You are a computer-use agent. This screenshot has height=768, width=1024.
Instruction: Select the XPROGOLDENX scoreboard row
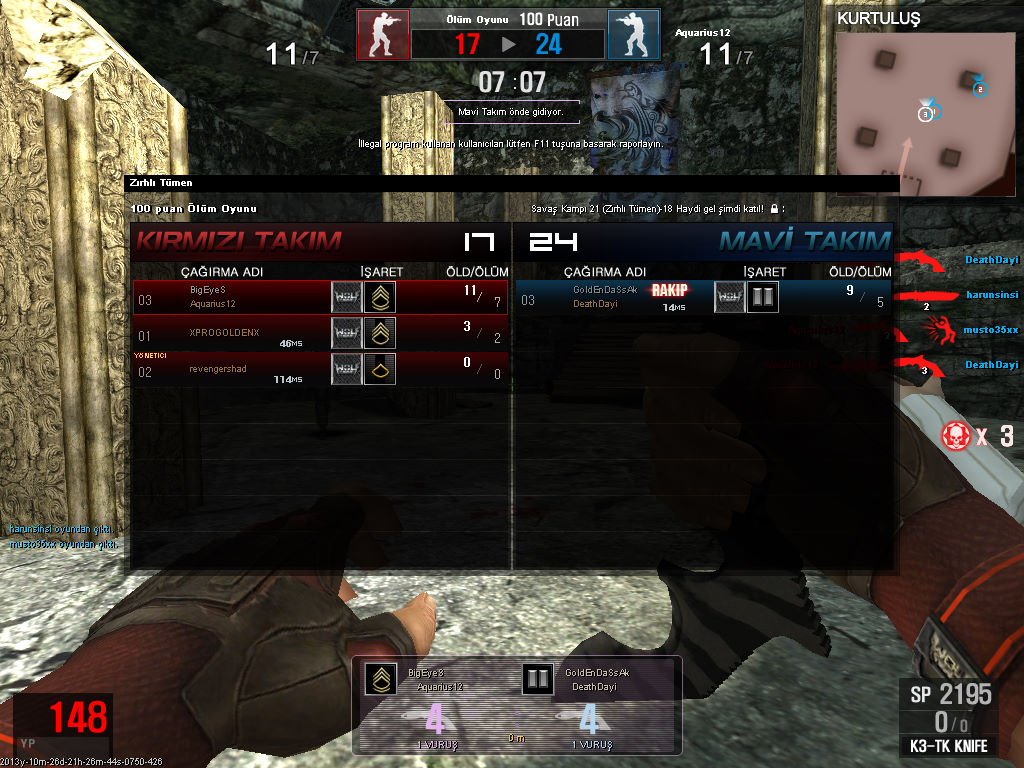coord(320,333)
